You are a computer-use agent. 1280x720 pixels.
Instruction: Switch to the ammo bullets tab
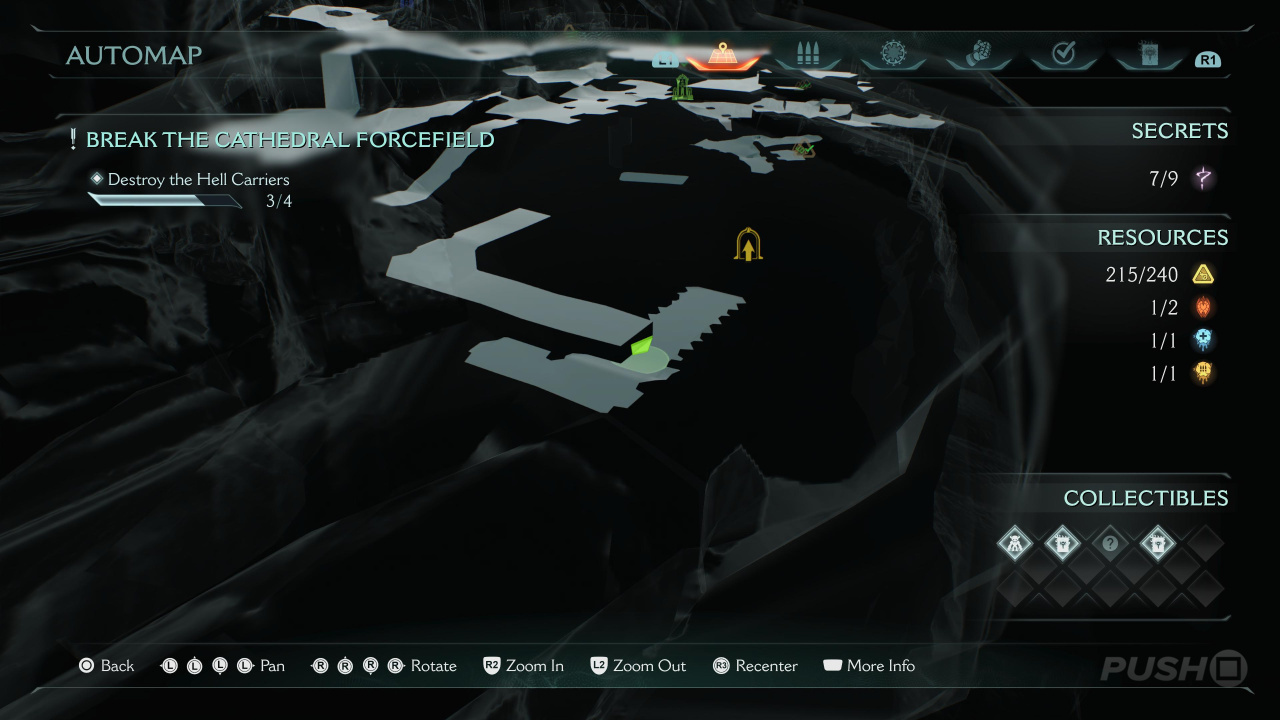pyautogui.click(x=807, y=55)
